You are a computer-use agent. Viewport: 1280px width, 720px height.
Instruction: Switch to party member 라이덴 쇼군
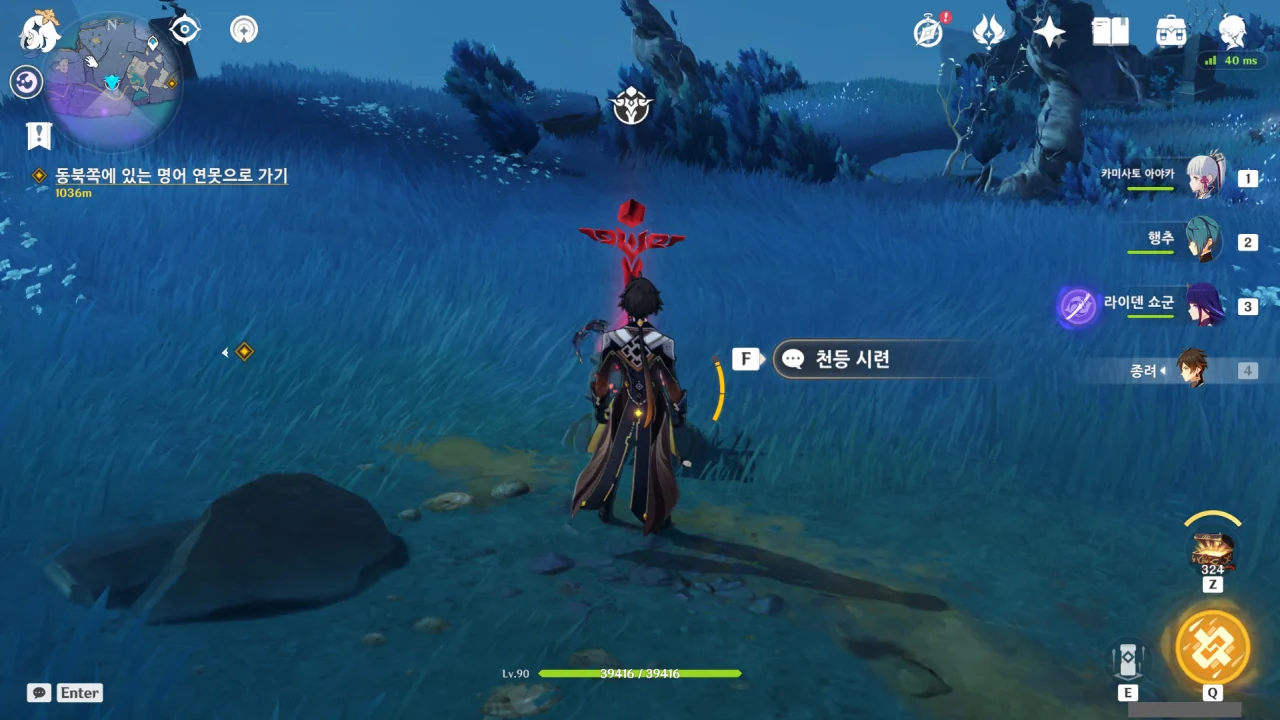(1203, 305)
